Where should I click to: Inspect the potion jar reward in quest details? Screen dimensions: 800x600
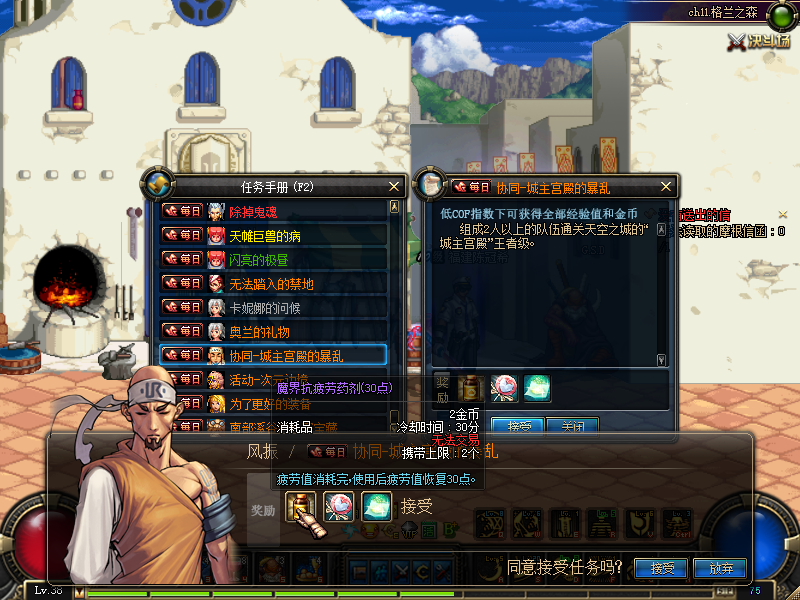click(x=469, y=388)
